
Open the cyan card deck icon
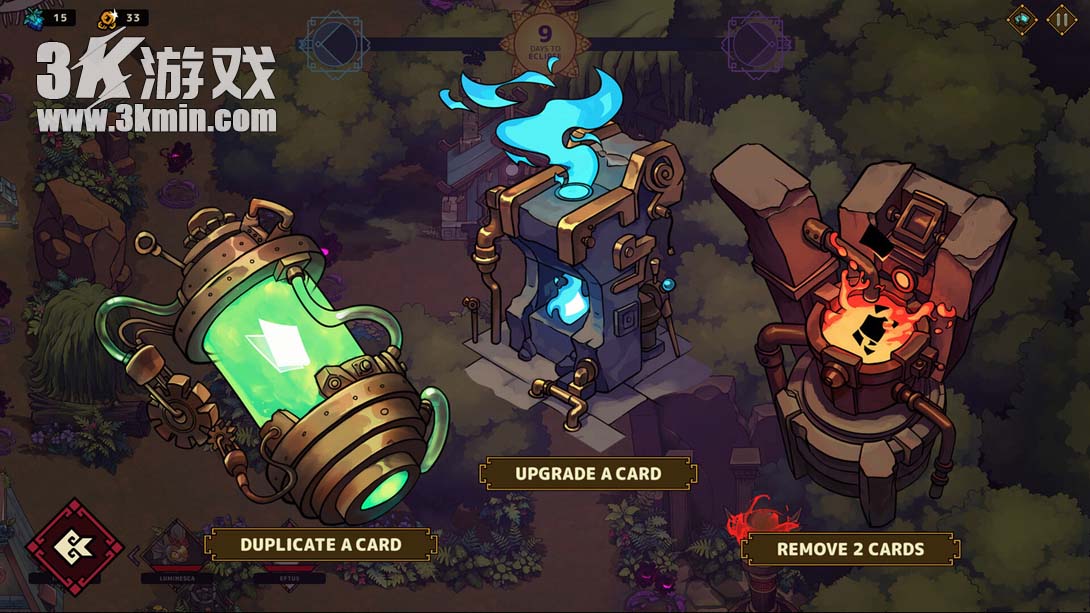point(1022,19)
